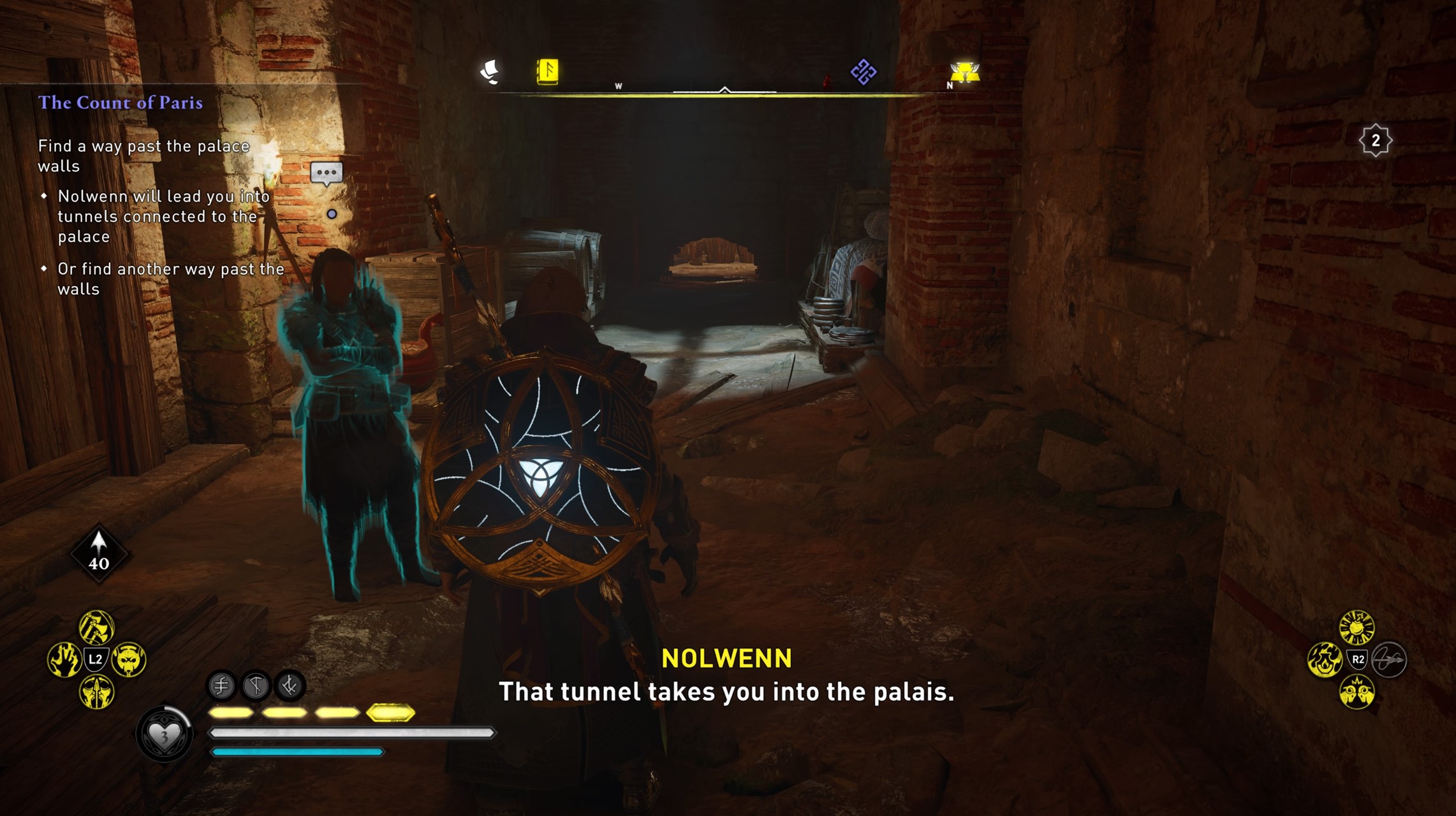Activate the exploding bomb ranged ability
The width and height of the screenshot is (1456, 816).
click(x=1357, y=627)
